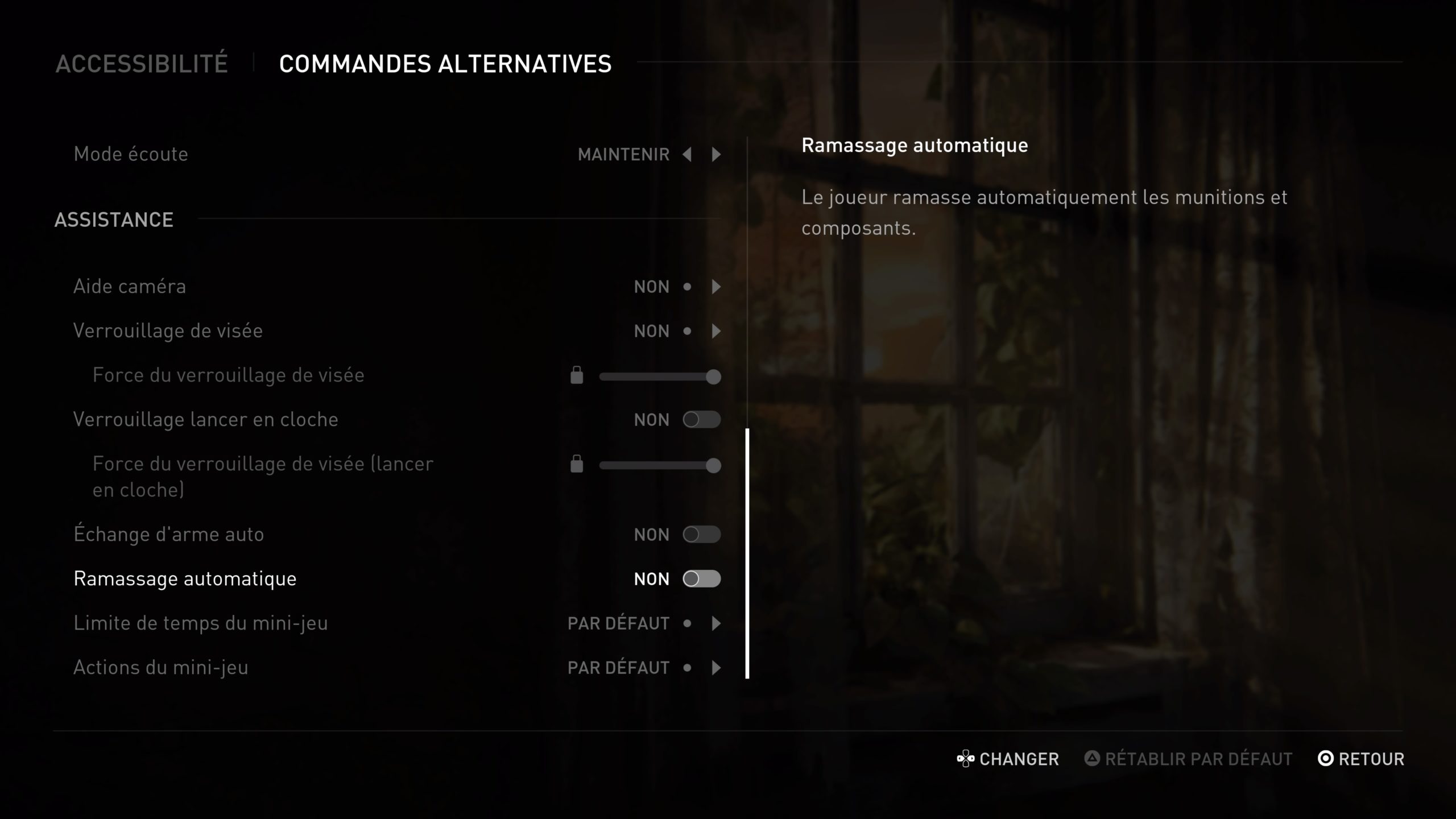Switch to the Accessibilité tab

click(x=142, y=64)
